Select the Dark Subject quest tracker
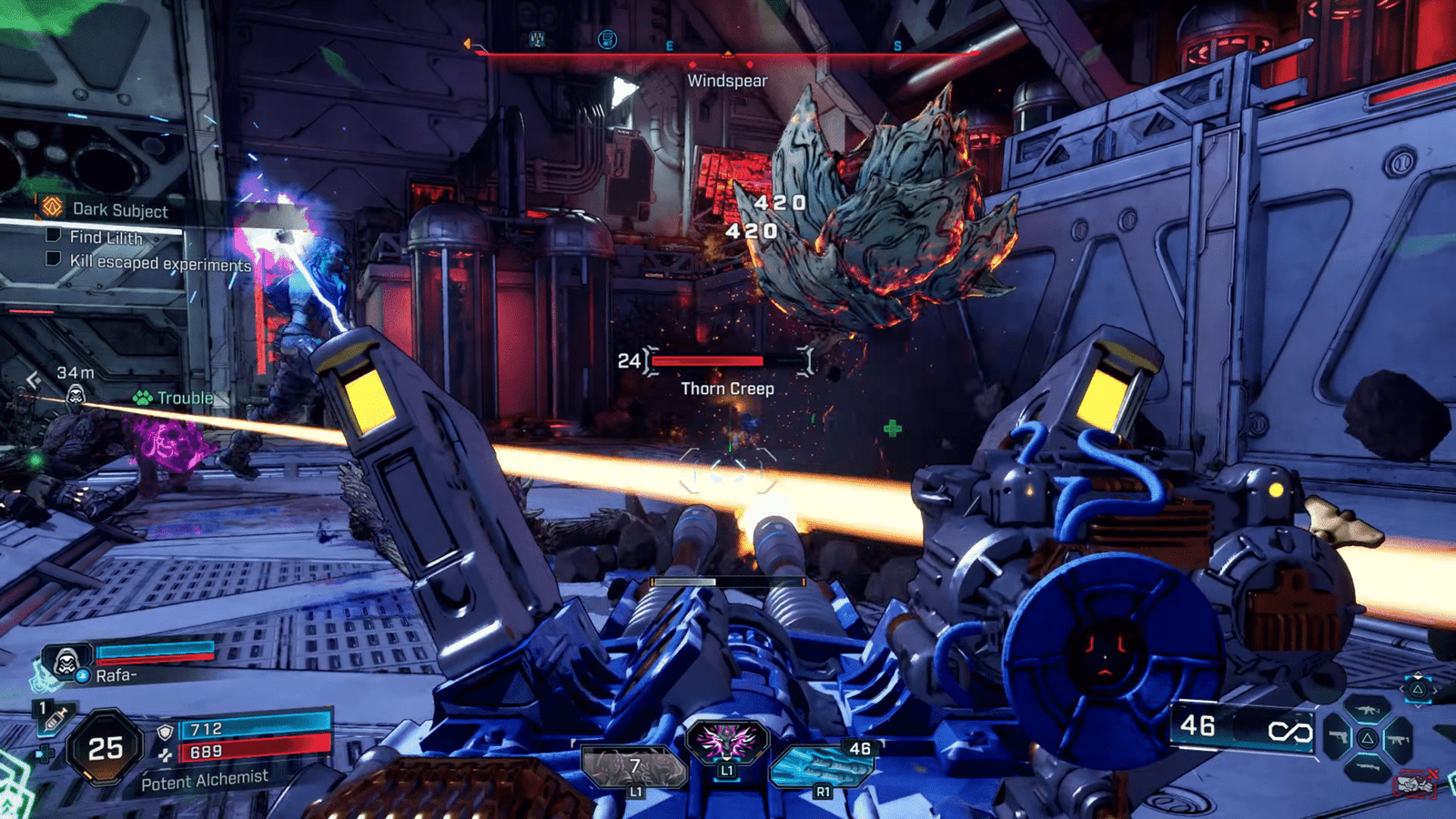Viewport: 1456px width, 819px height. pyautogui.click(x=118, y=209)
